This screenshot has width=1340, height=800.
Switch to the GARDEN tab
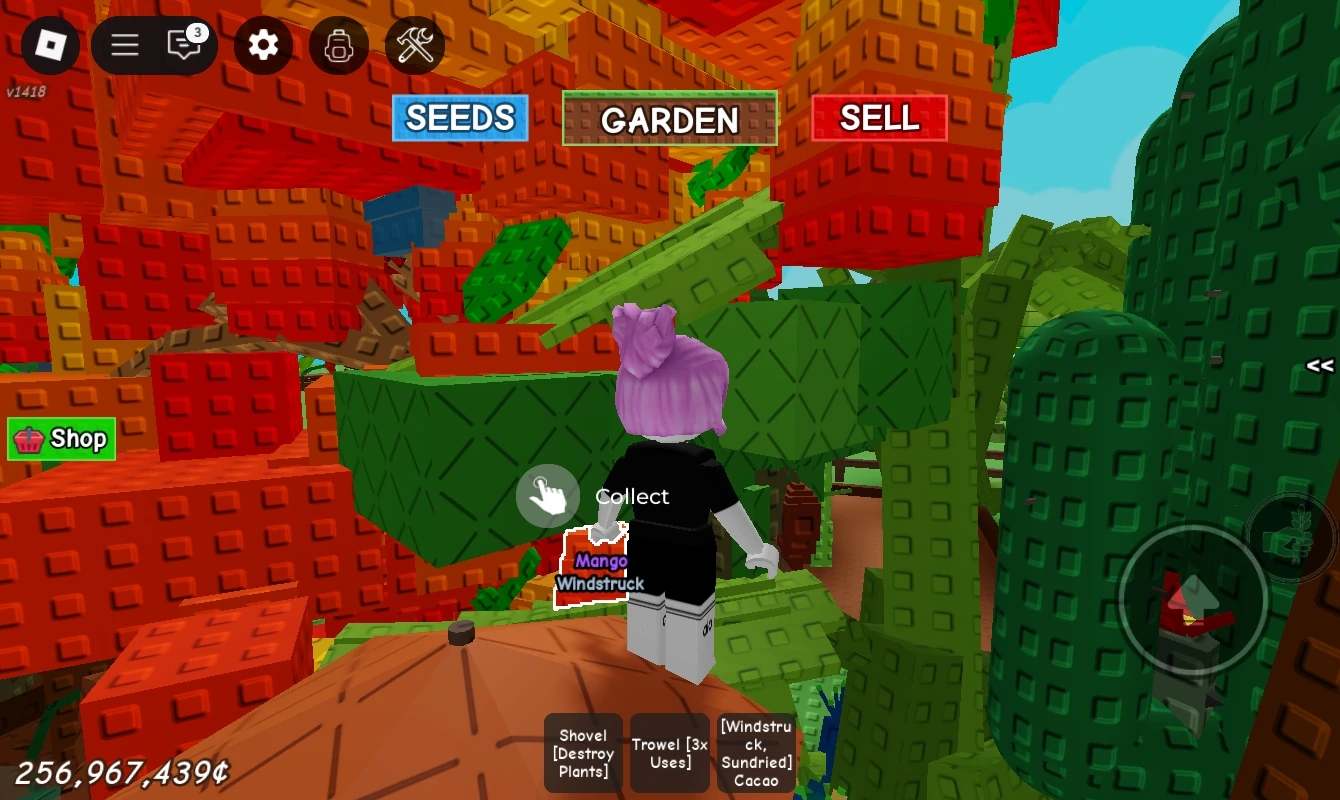(x=670, y=121)
